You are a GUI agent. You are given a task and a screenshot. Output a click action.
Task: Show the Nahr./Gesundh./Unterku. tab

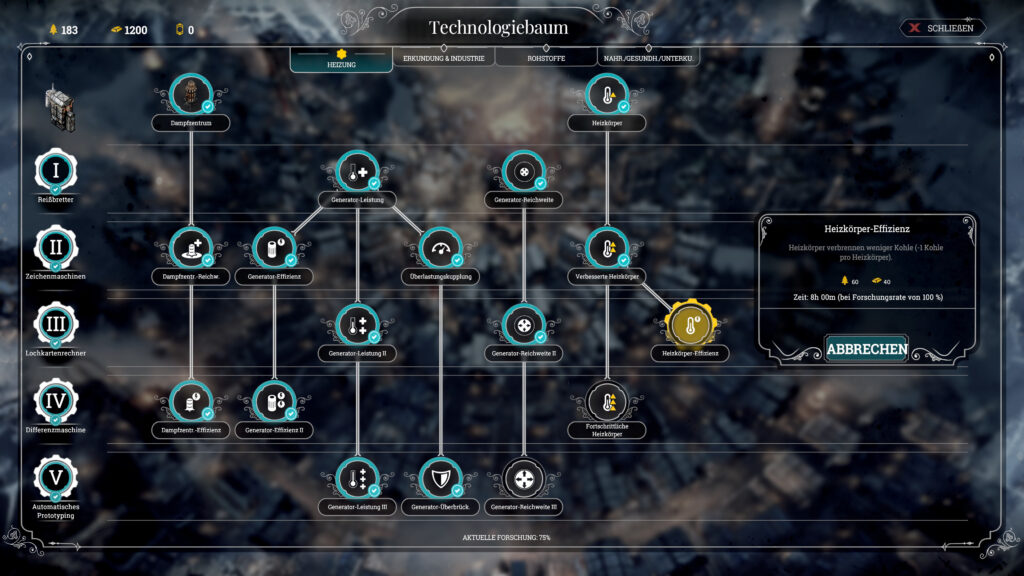649,59
